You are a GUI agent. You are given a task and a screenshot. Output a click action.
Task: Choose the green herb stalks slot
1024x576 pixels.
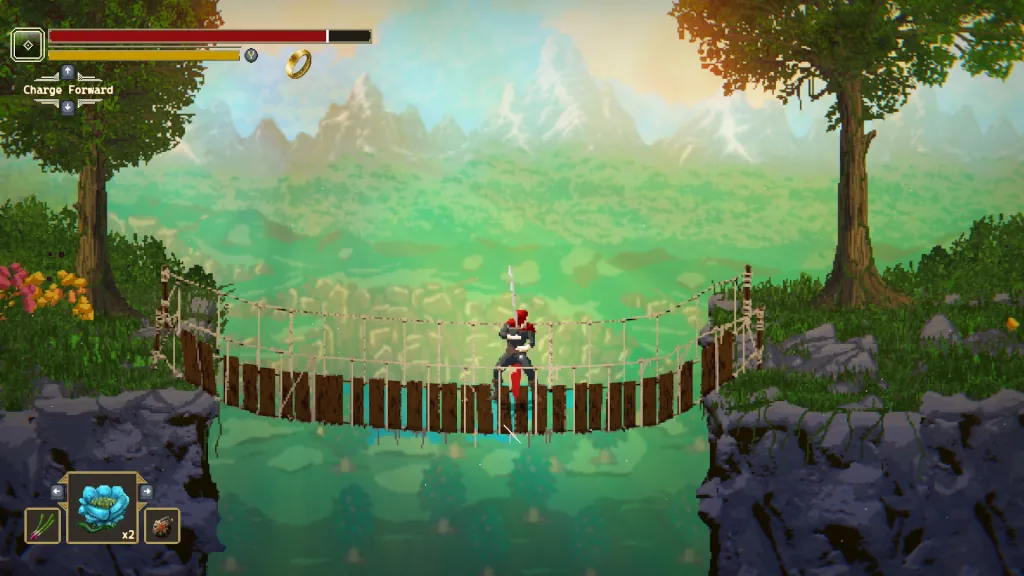tap(42, 525)
